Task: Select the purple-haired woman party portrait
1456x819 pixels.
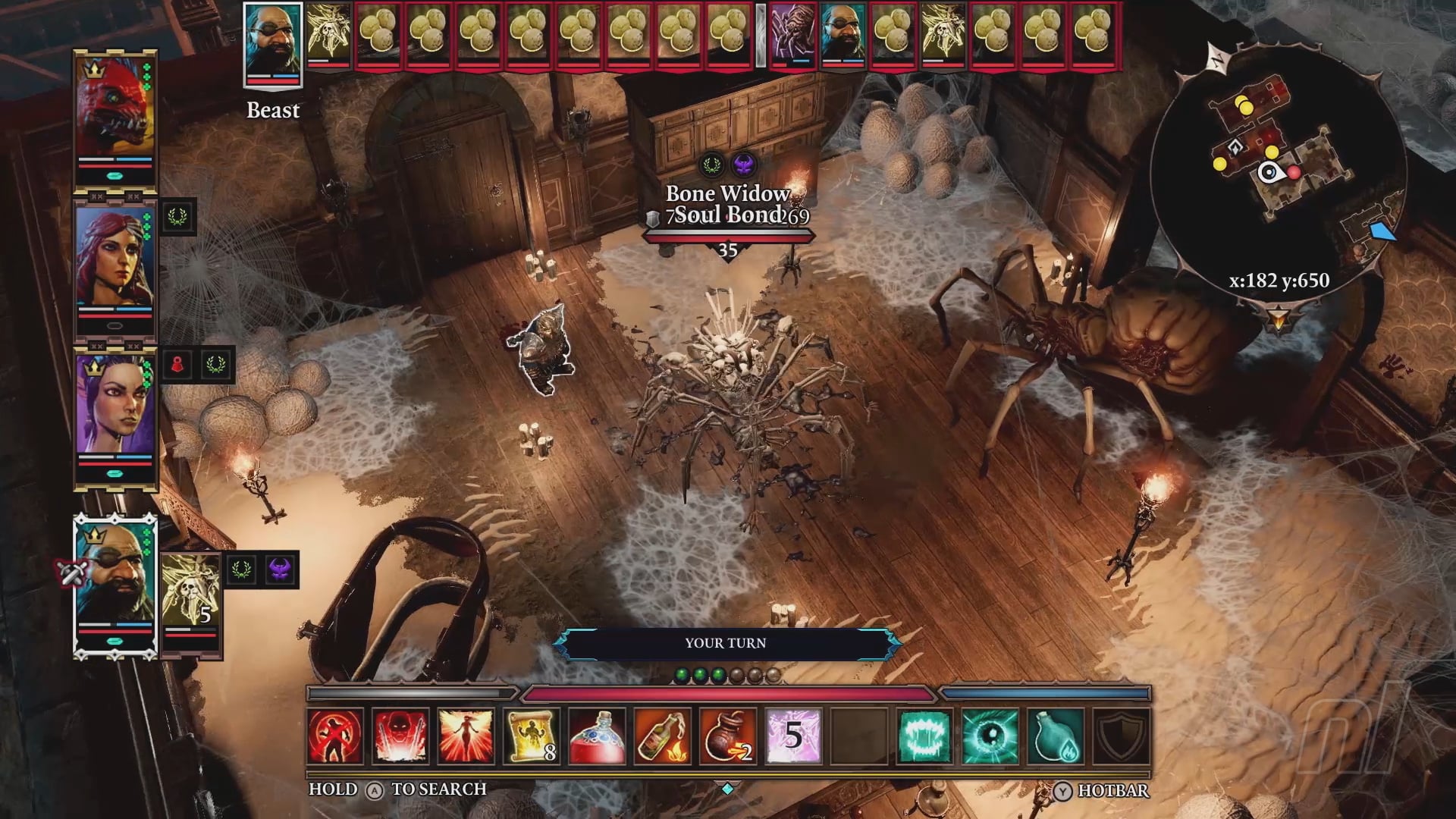Action: tap(115, 406)
